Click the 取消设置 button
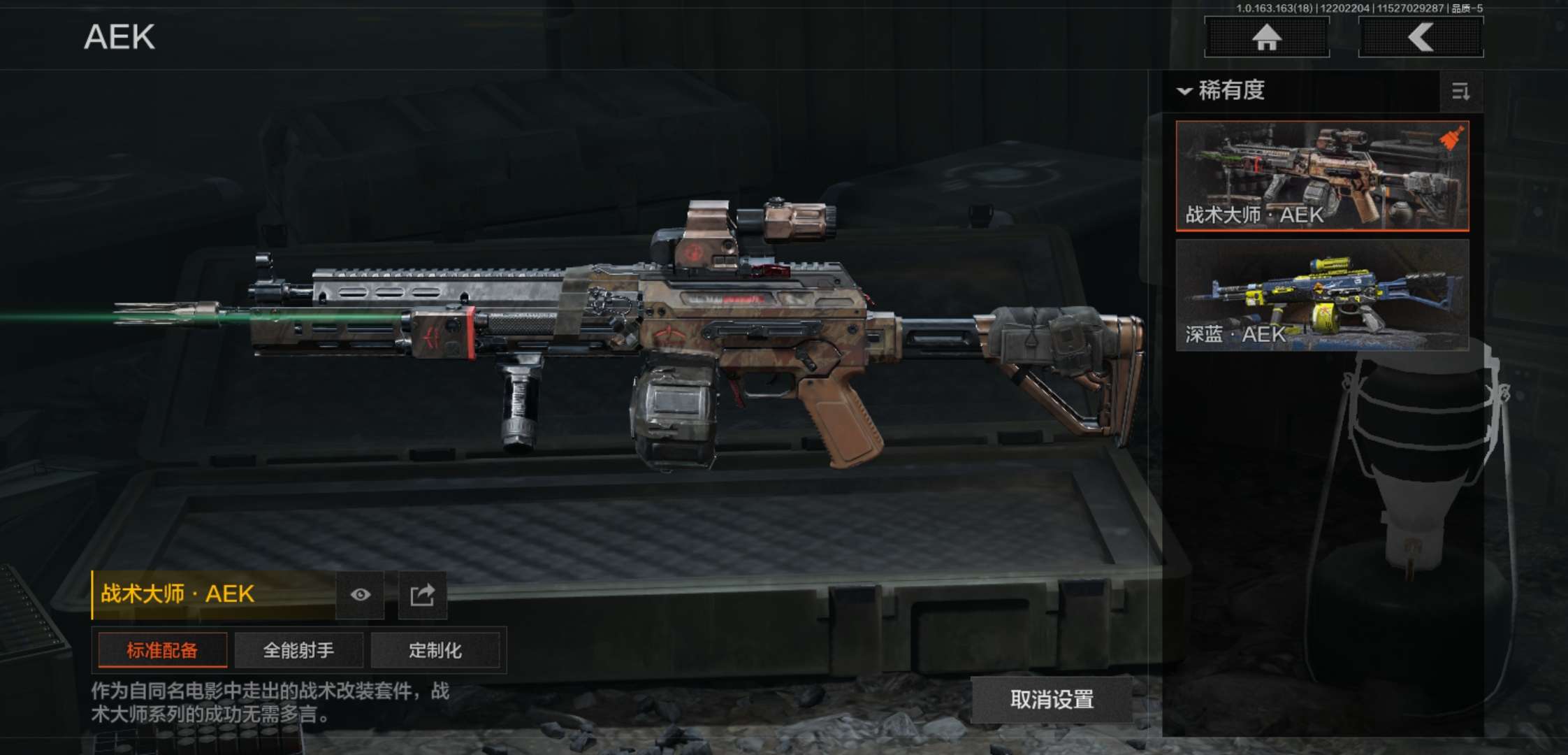 click(x=1052, y=700)
